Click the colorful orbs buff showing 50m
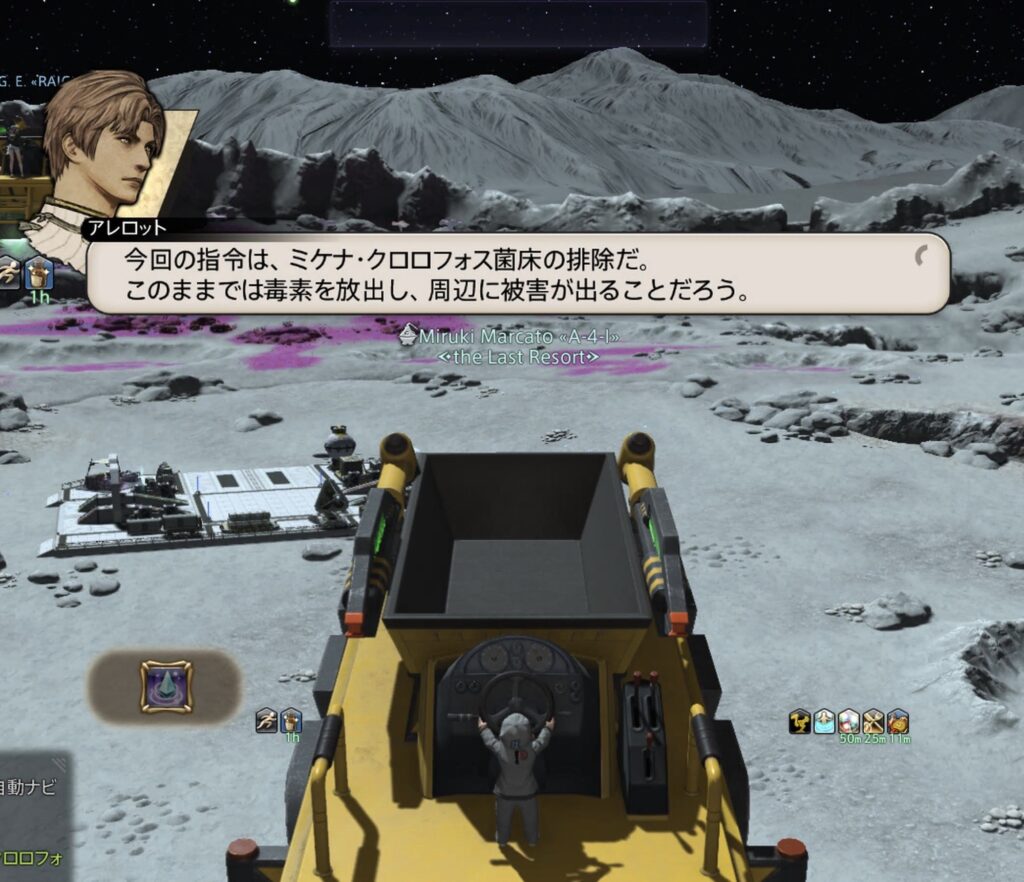1024x882 pixels. tap(848, 721)
